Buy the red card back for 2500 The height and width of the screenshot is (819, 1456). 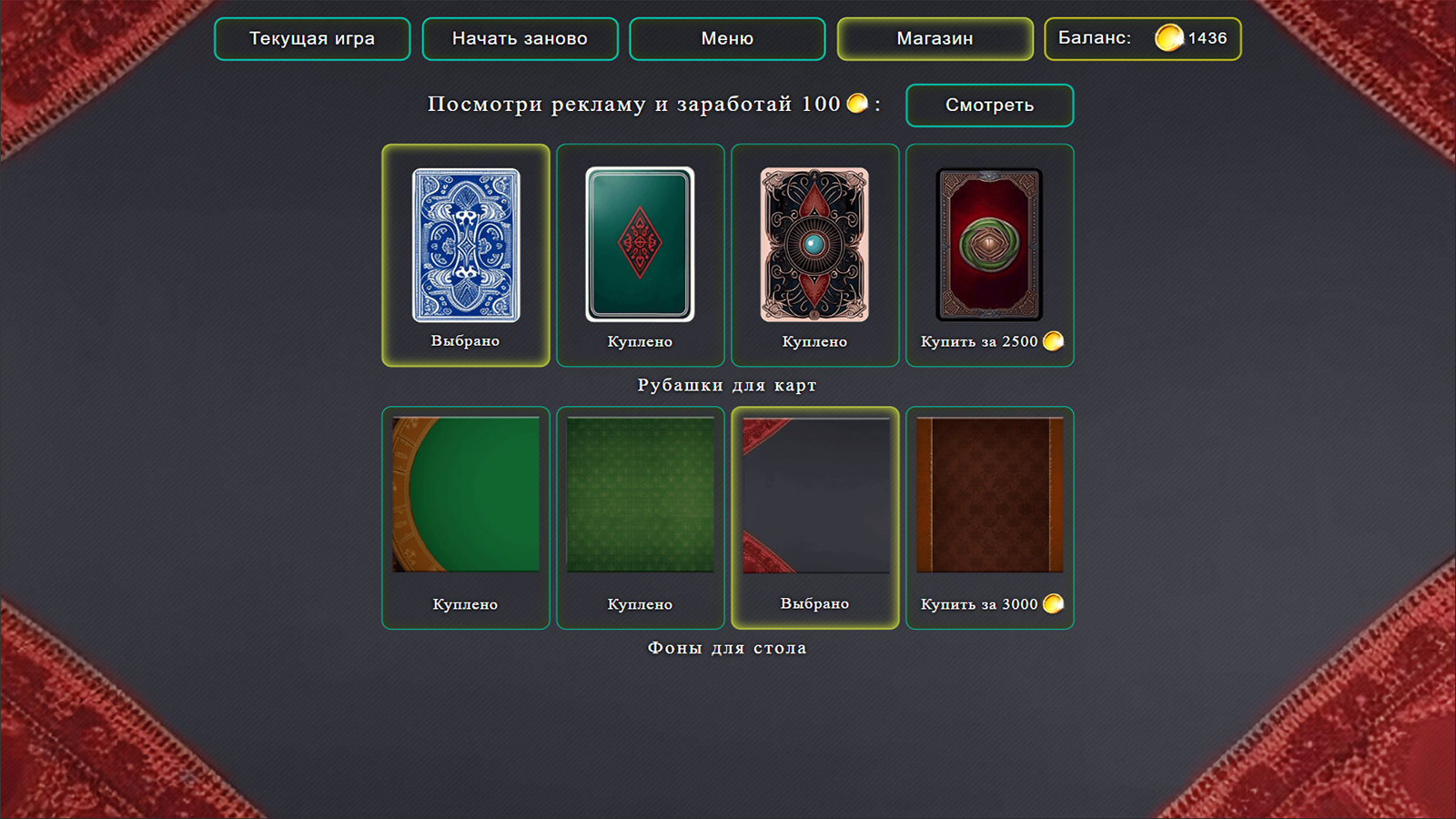pos(989,342)
